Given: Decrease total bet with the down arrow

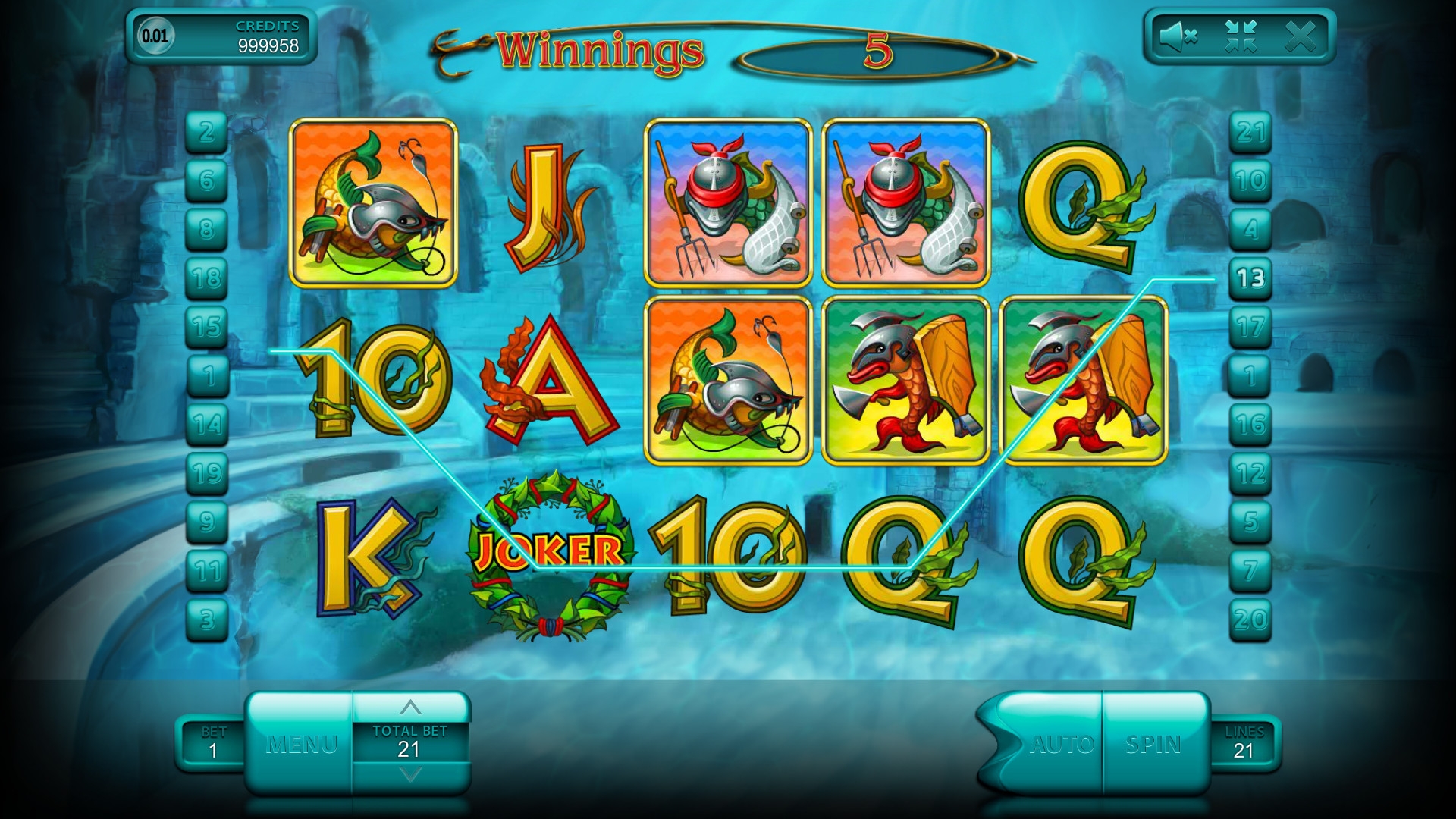Looking at the screenshot, I should pos(410,775).
